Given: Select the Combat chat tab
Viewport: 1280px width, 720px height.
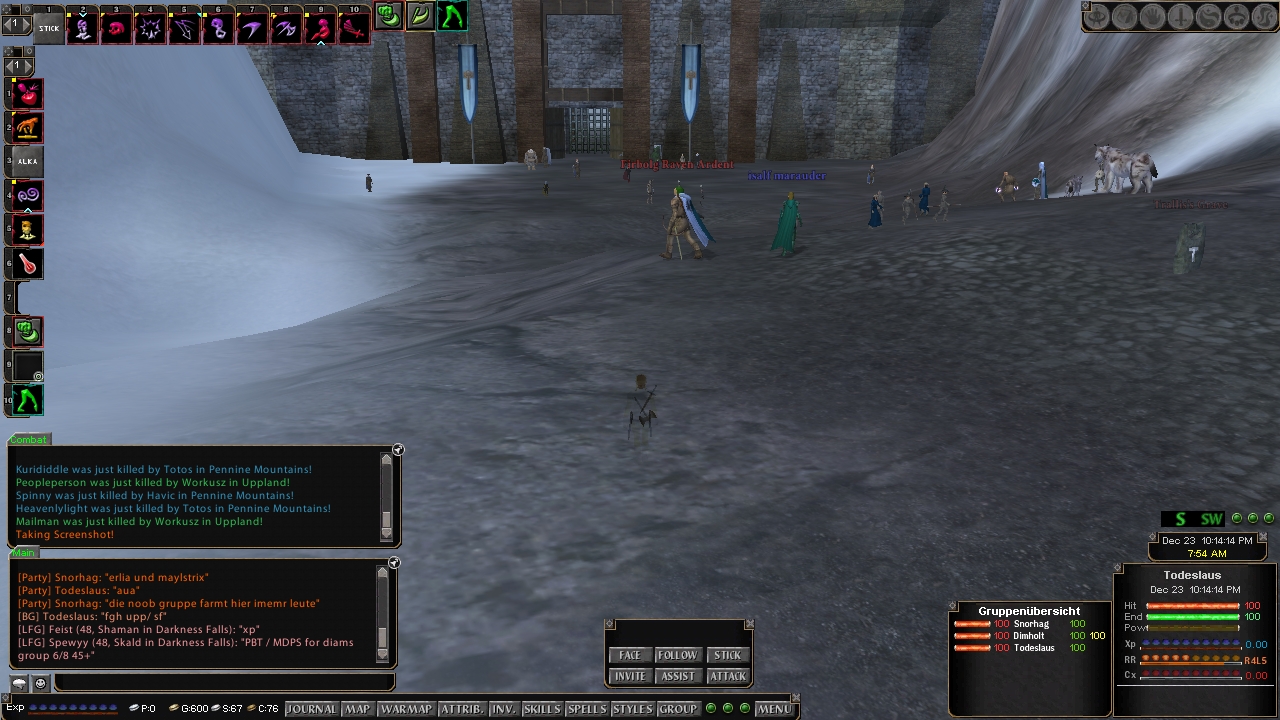Looking at the screenshot, I should pyautogui.click(x=28, y=440).
